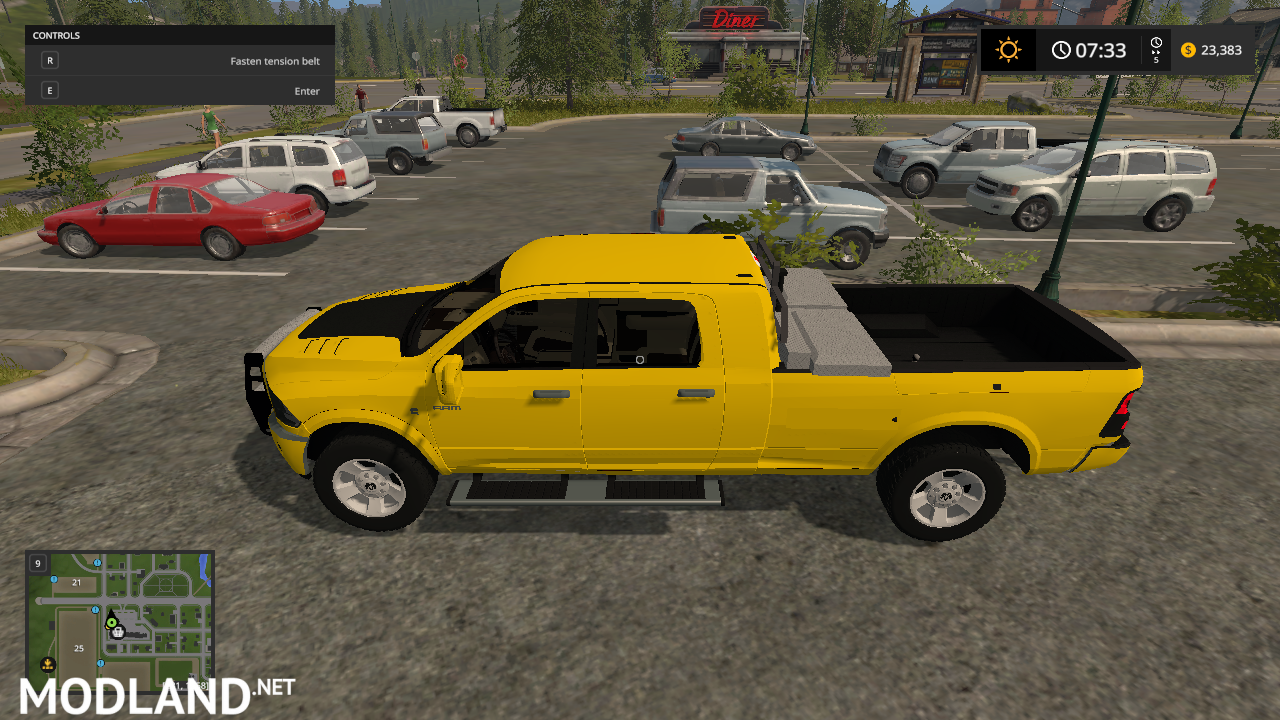Select field 25 on the minimap

coord(78,648)
